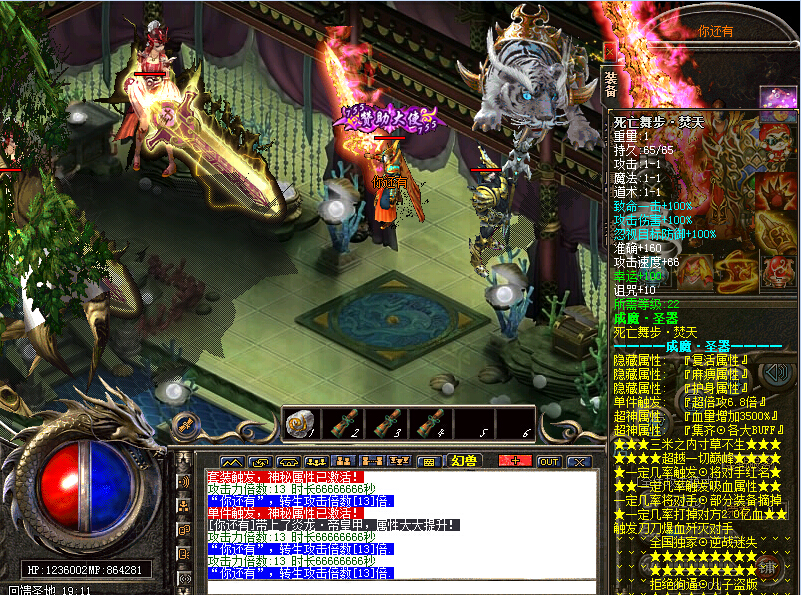
Task: Click the chat text input field
Action: coord(400,588)
